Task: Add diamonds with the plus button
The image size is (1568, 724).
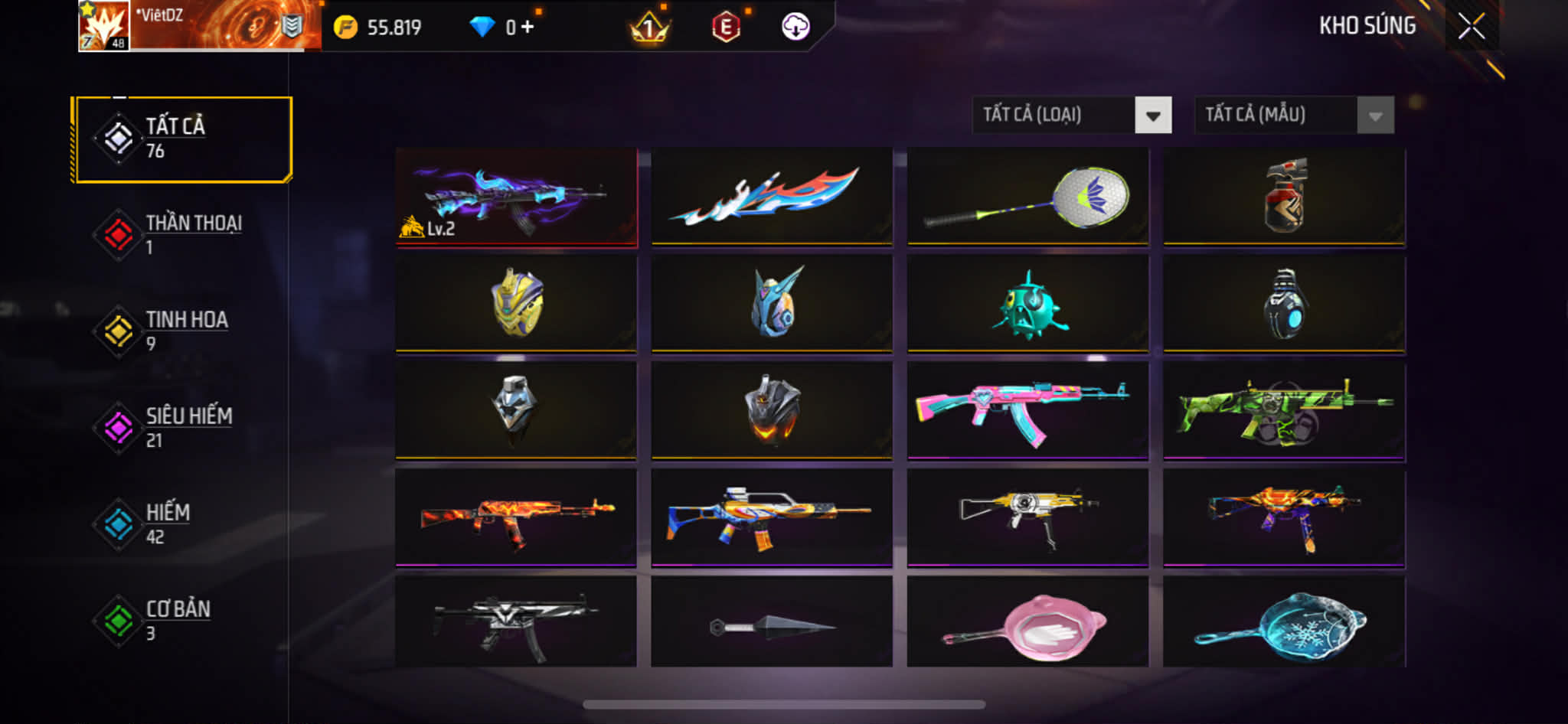Action: click(x=528, y=28)
